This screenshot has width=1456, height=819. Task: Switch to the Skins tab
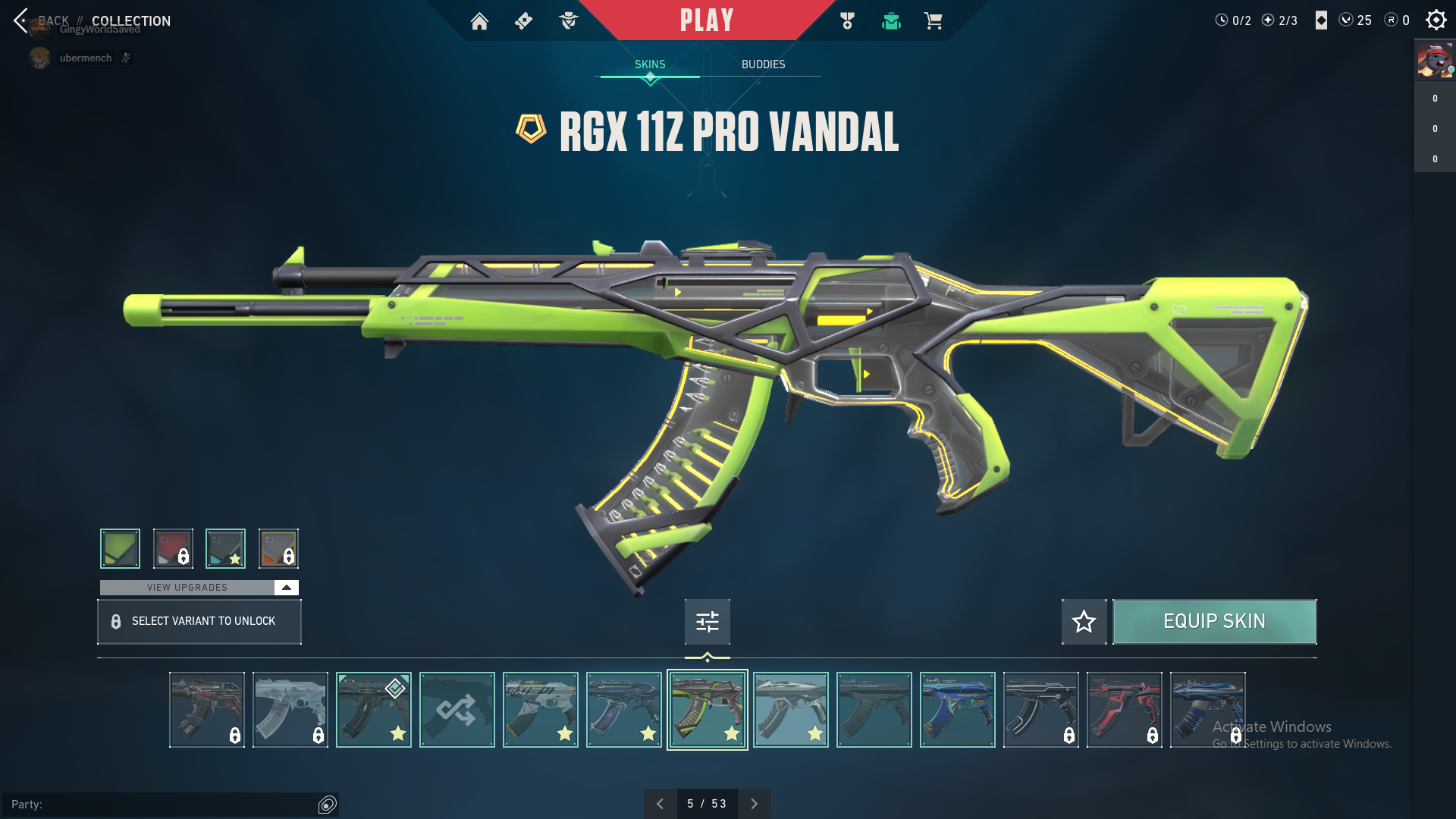[650, 64]
